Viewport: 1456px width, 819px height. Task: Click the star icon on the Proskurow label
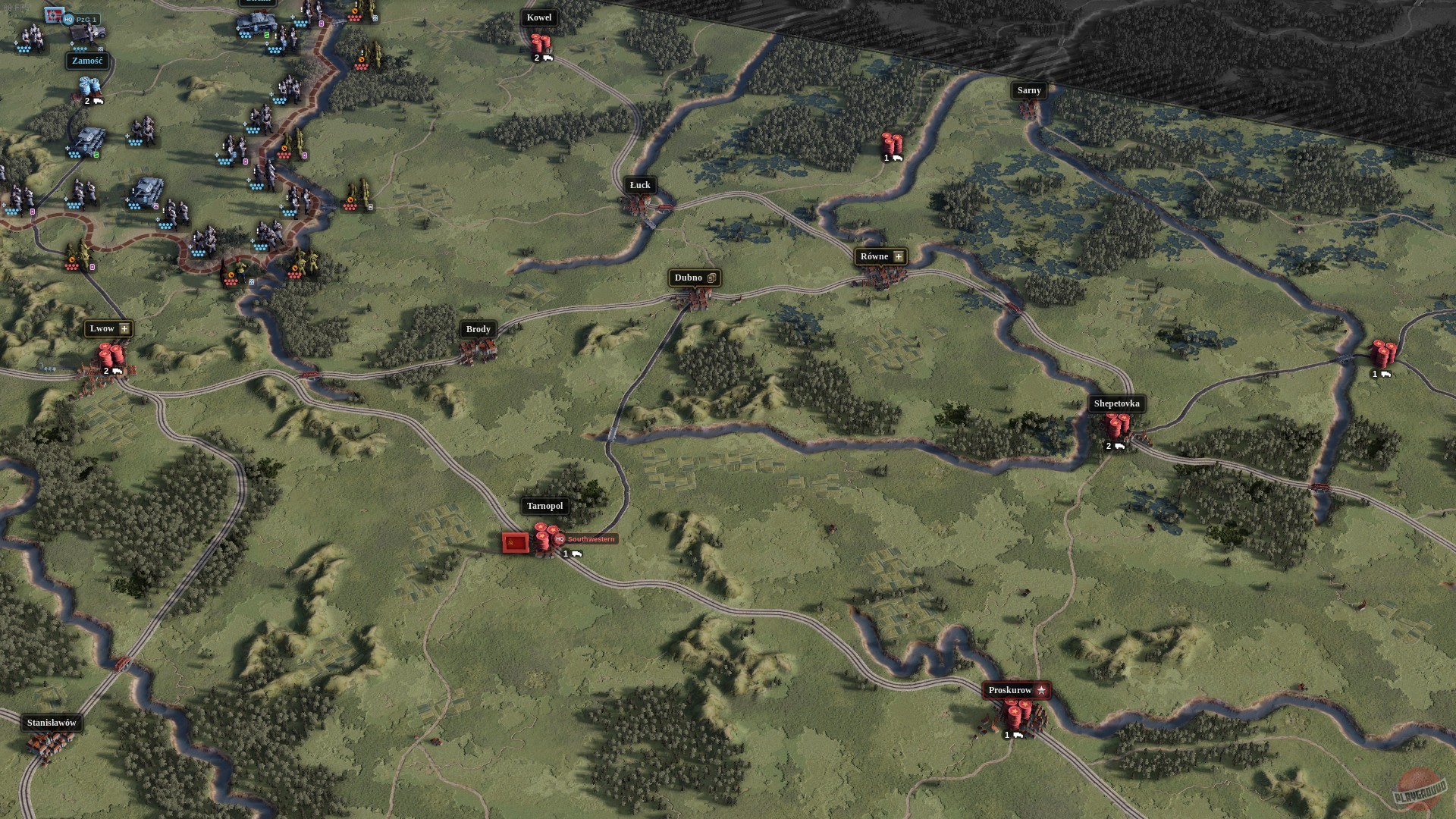pos(1042,690)
